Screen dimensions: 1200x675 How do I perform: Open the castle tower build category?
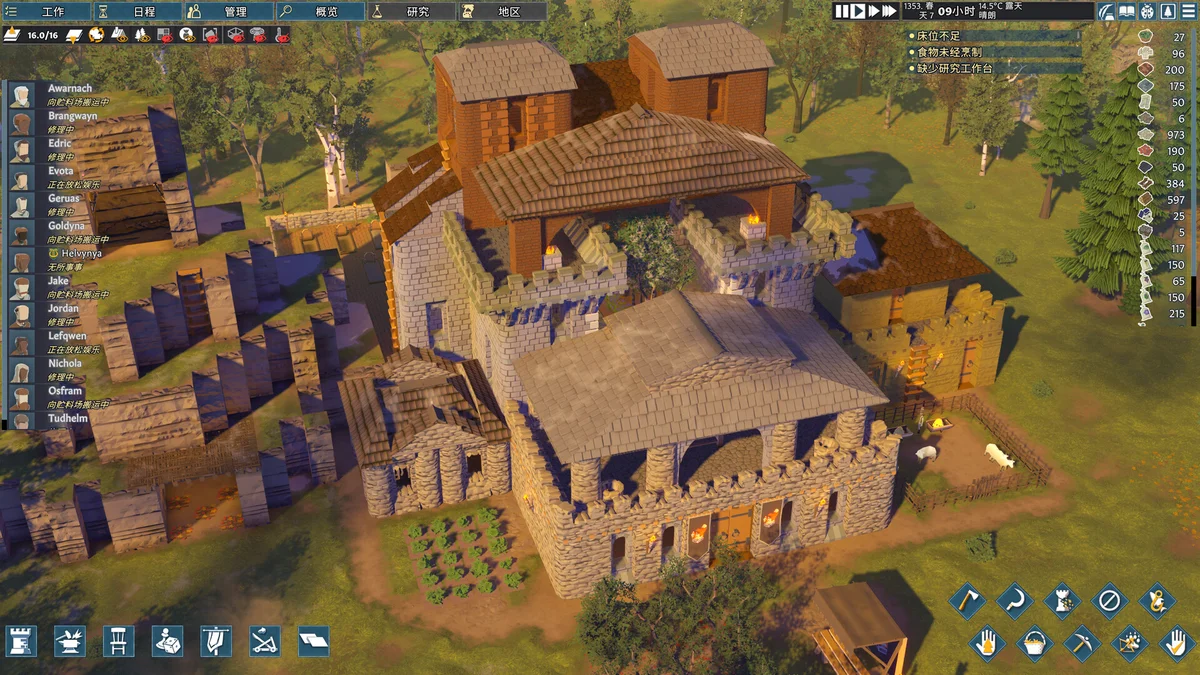pos(22,641)
